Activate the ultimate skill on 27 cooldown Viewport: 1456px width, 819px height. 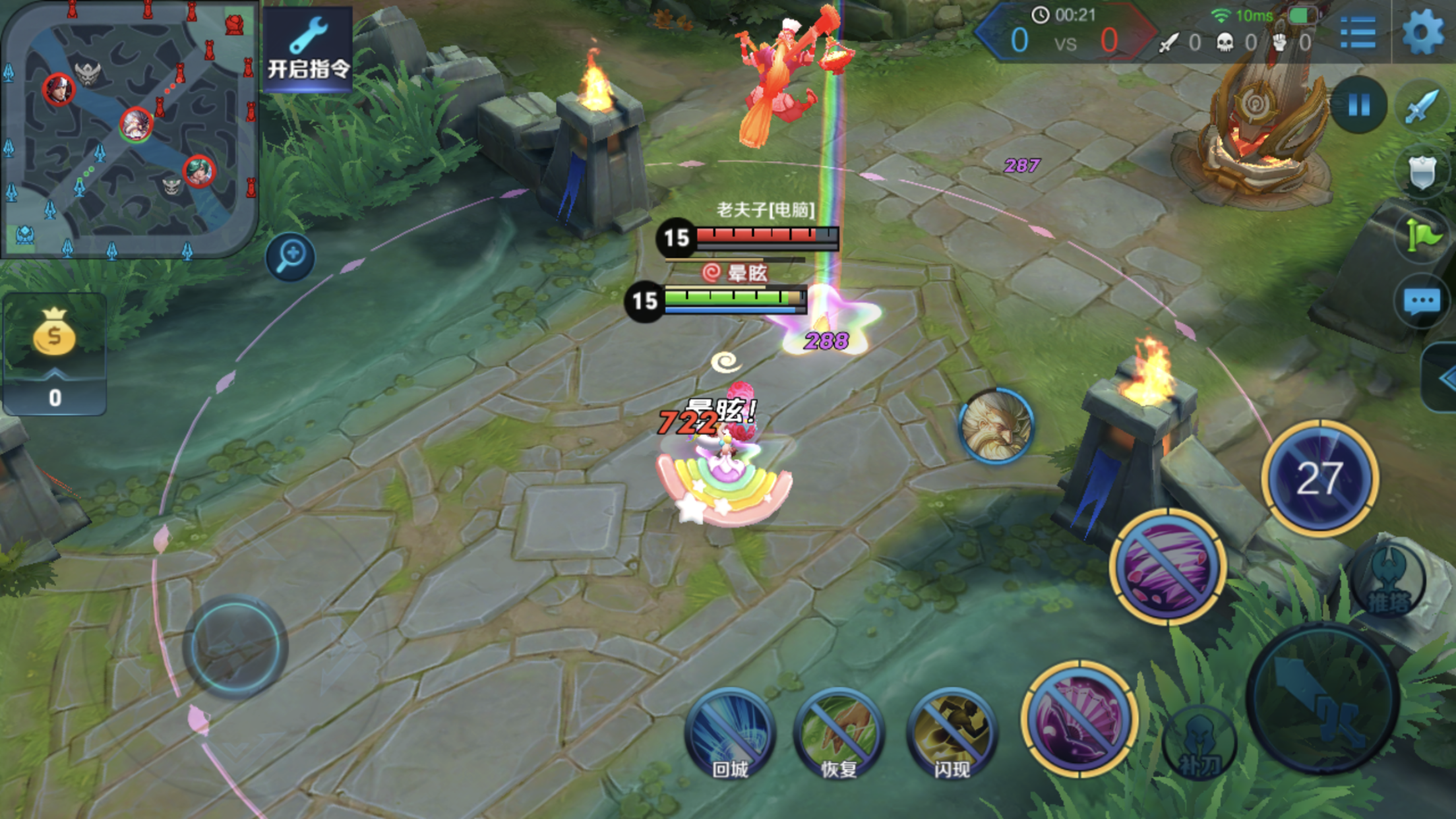click(1319, 478)
